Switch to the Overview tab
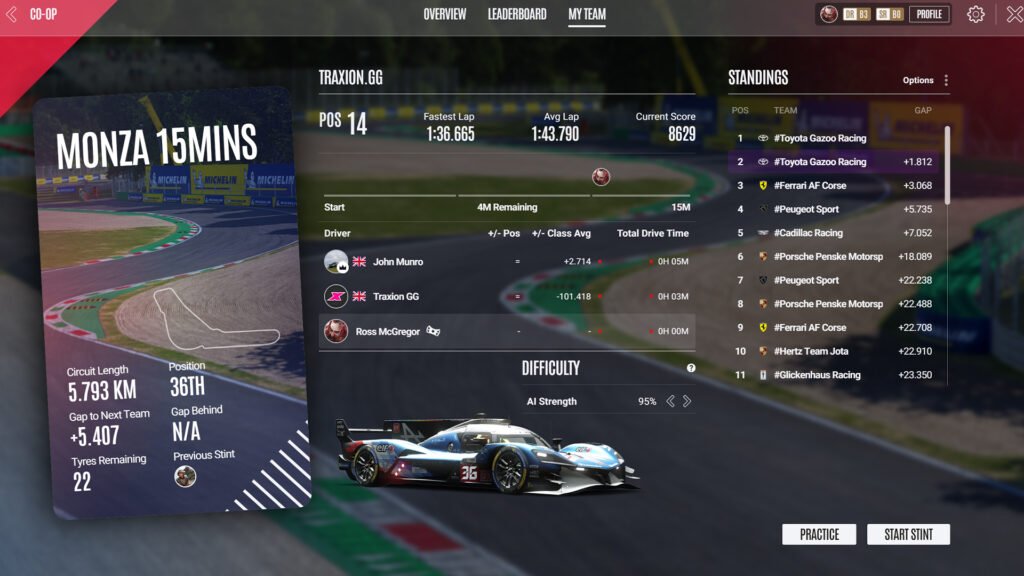This screenshot has height=576, width=1024. pyautogui.click(x=444, y=15)
